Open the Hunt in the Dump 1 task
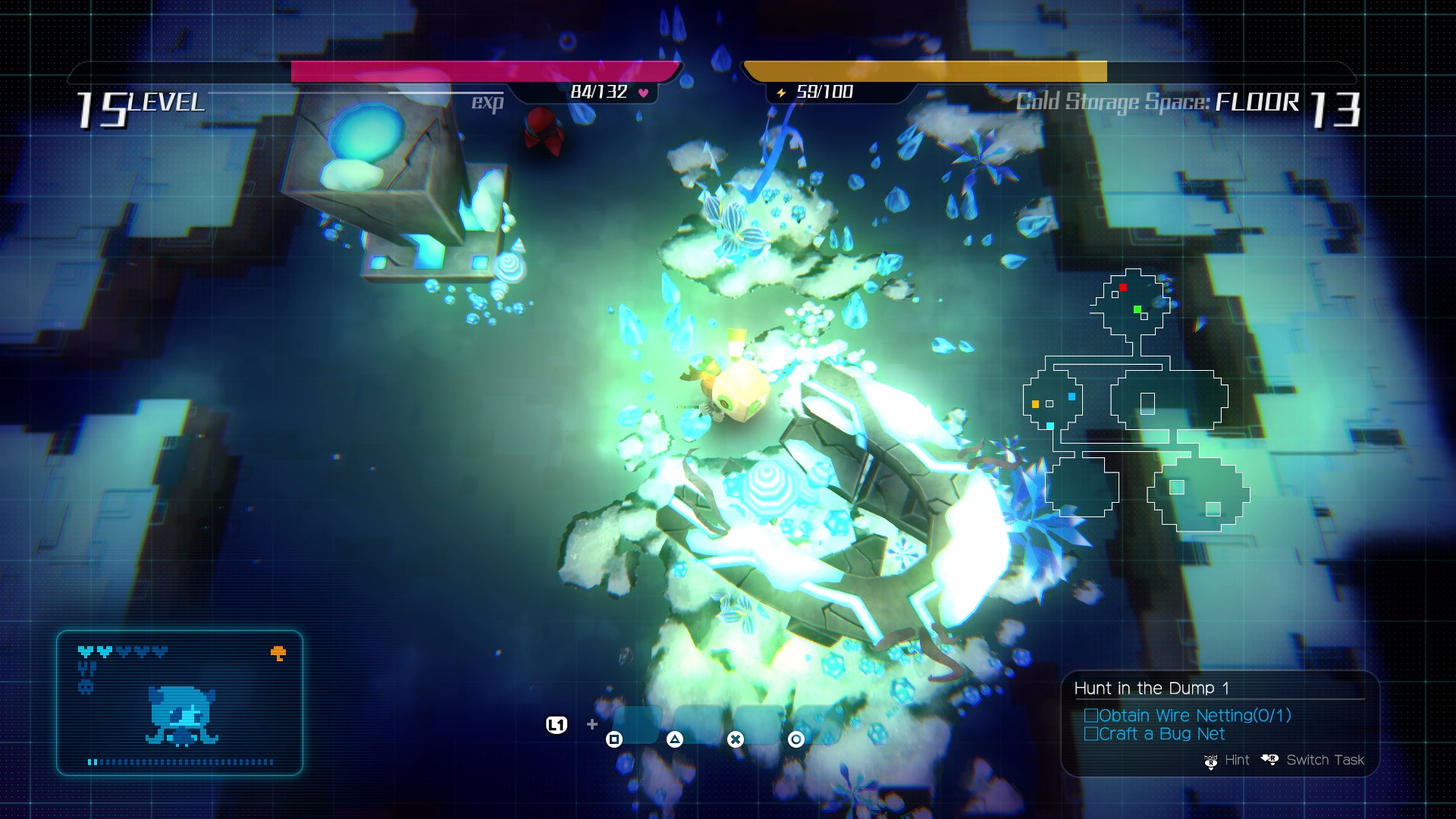 pyautogui.click(x=1151, y=689)
